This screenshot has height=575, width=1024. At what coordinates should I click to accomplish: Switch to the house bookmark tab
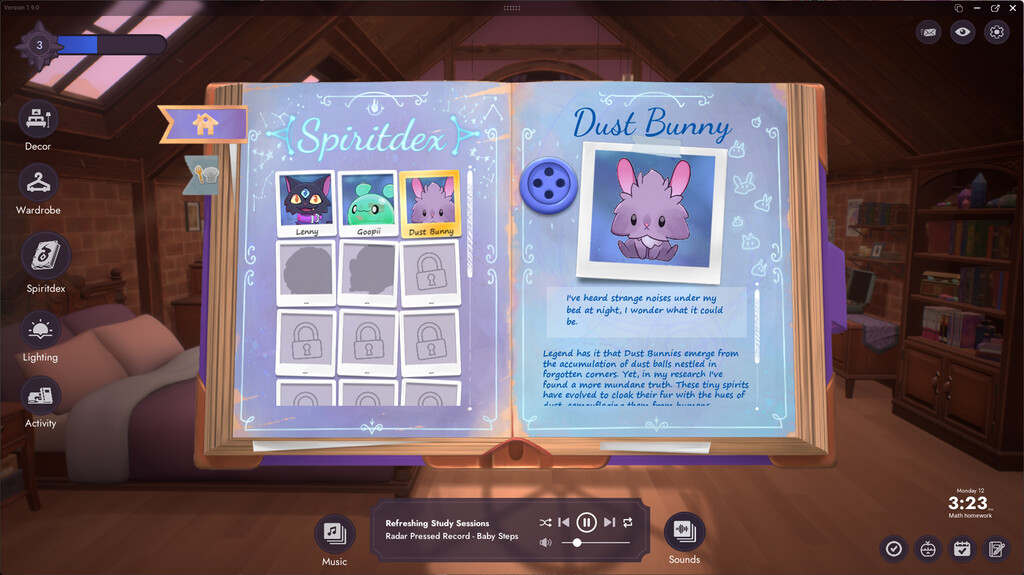tap(205, 124)
